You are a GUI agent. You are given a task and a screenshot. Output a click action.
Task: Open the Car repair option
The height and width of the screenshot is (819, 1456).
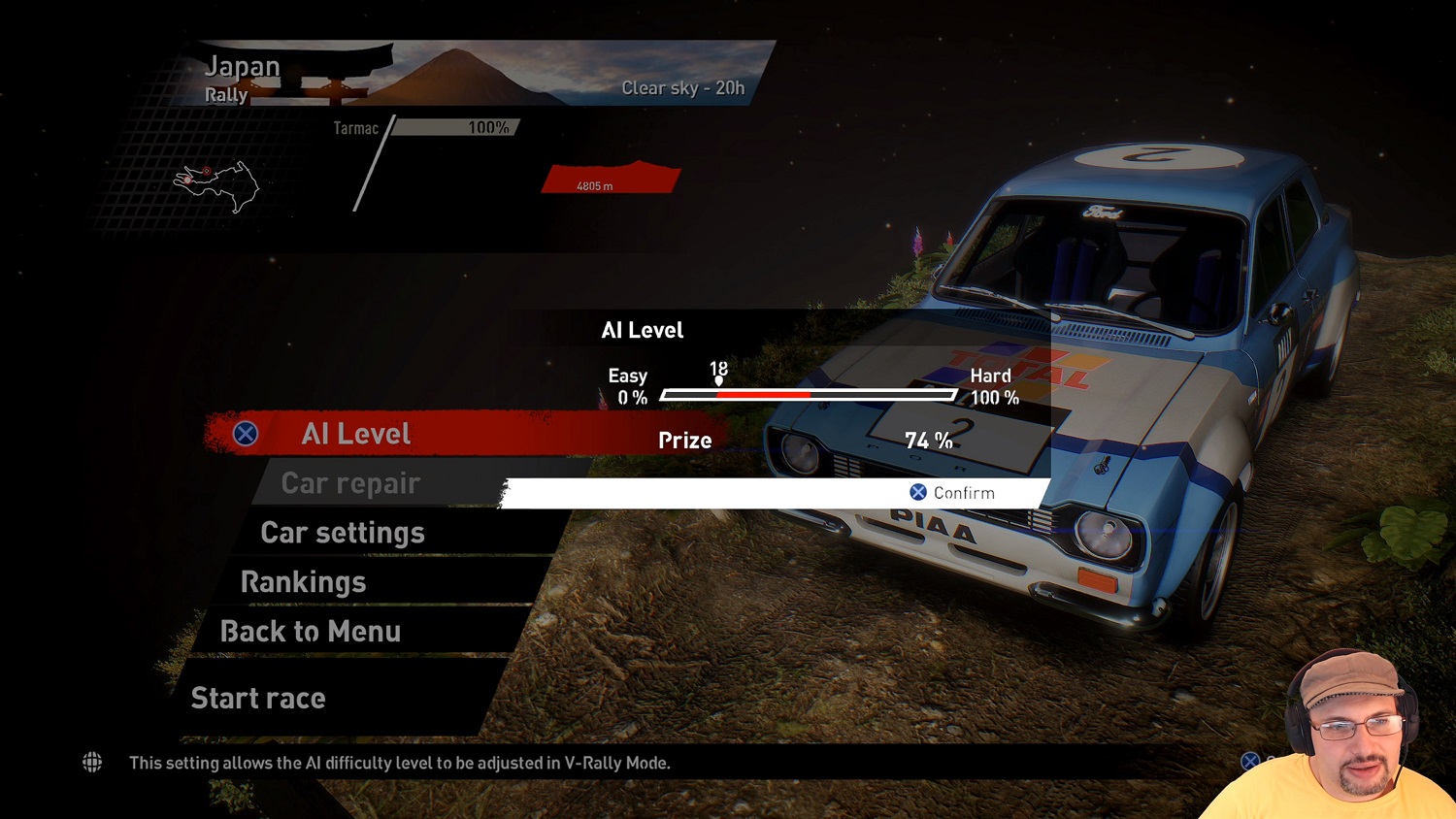(x=350, y=483)
